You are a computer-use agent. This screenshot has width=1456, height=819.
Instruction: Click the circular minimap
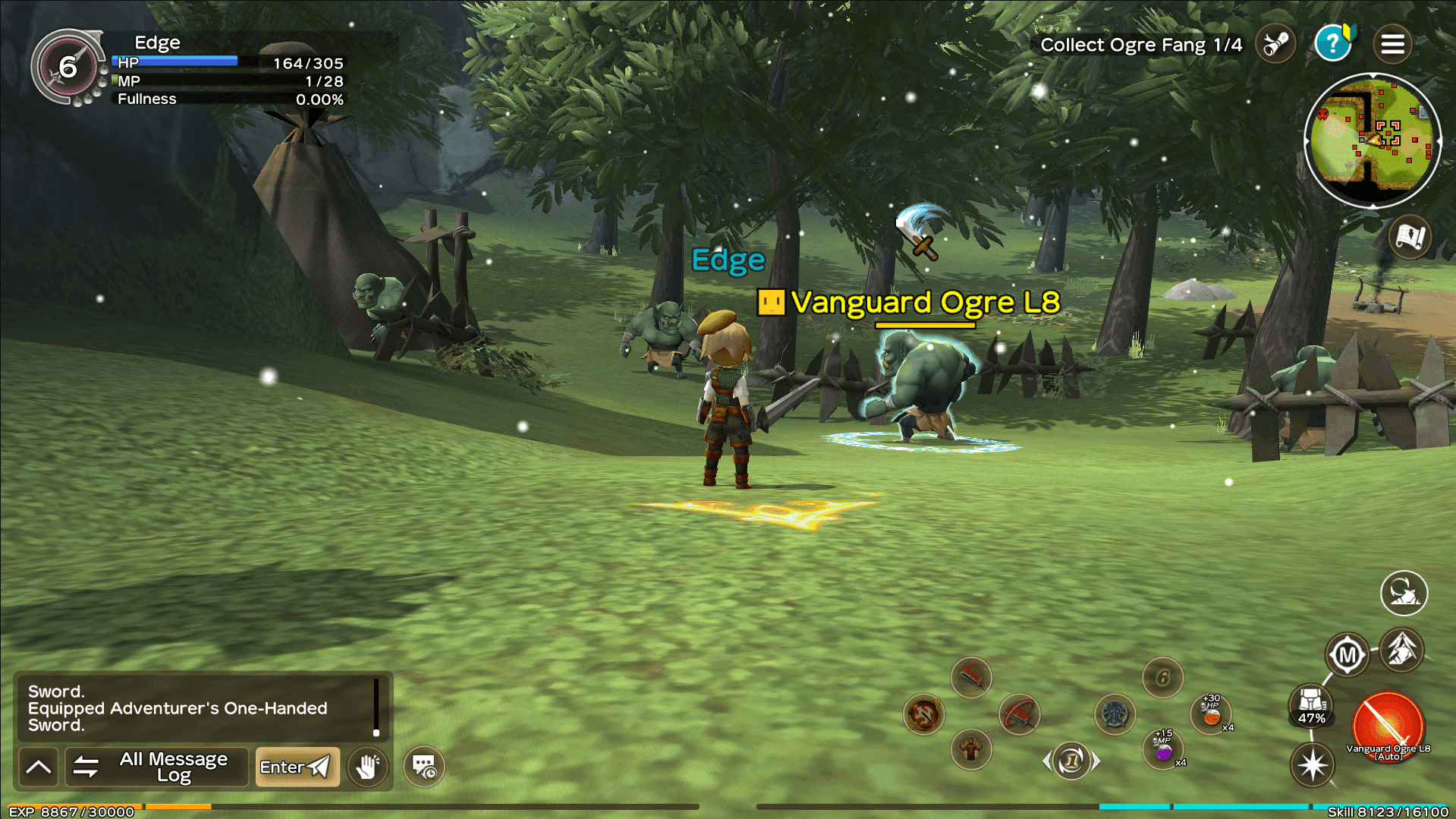pyautogui.click(x=1372, y=141)
